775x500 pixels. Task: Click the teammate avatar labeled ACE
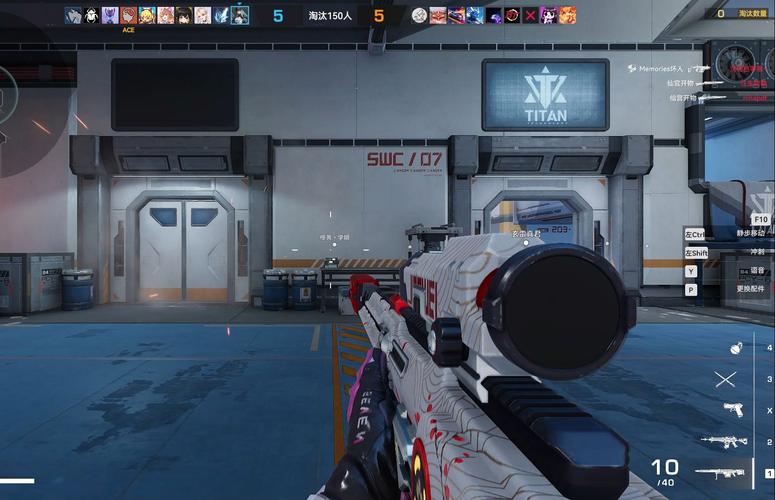click(128, 15)
